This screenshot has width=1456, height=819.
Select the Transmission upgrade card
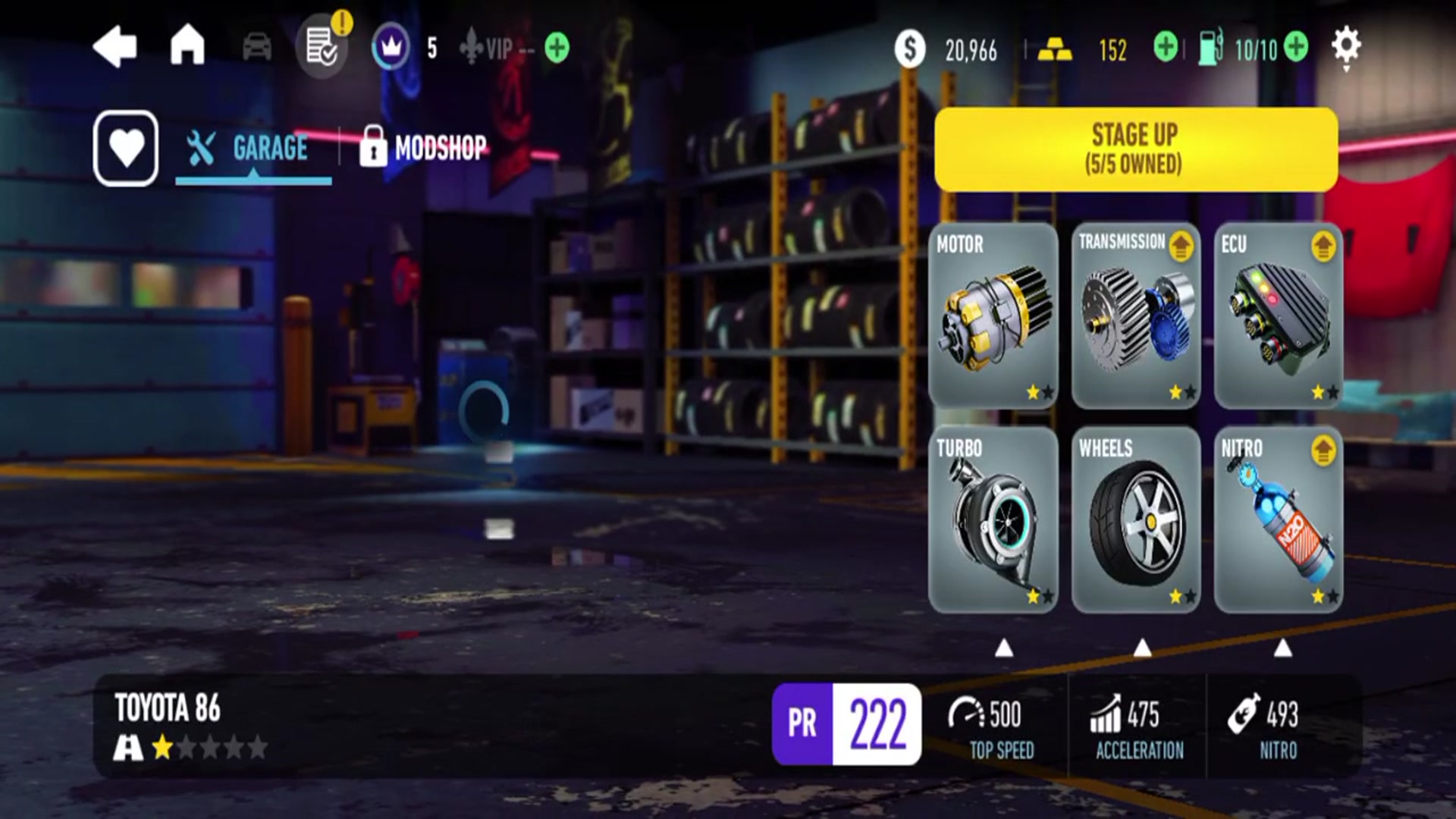coord(1135,315)
